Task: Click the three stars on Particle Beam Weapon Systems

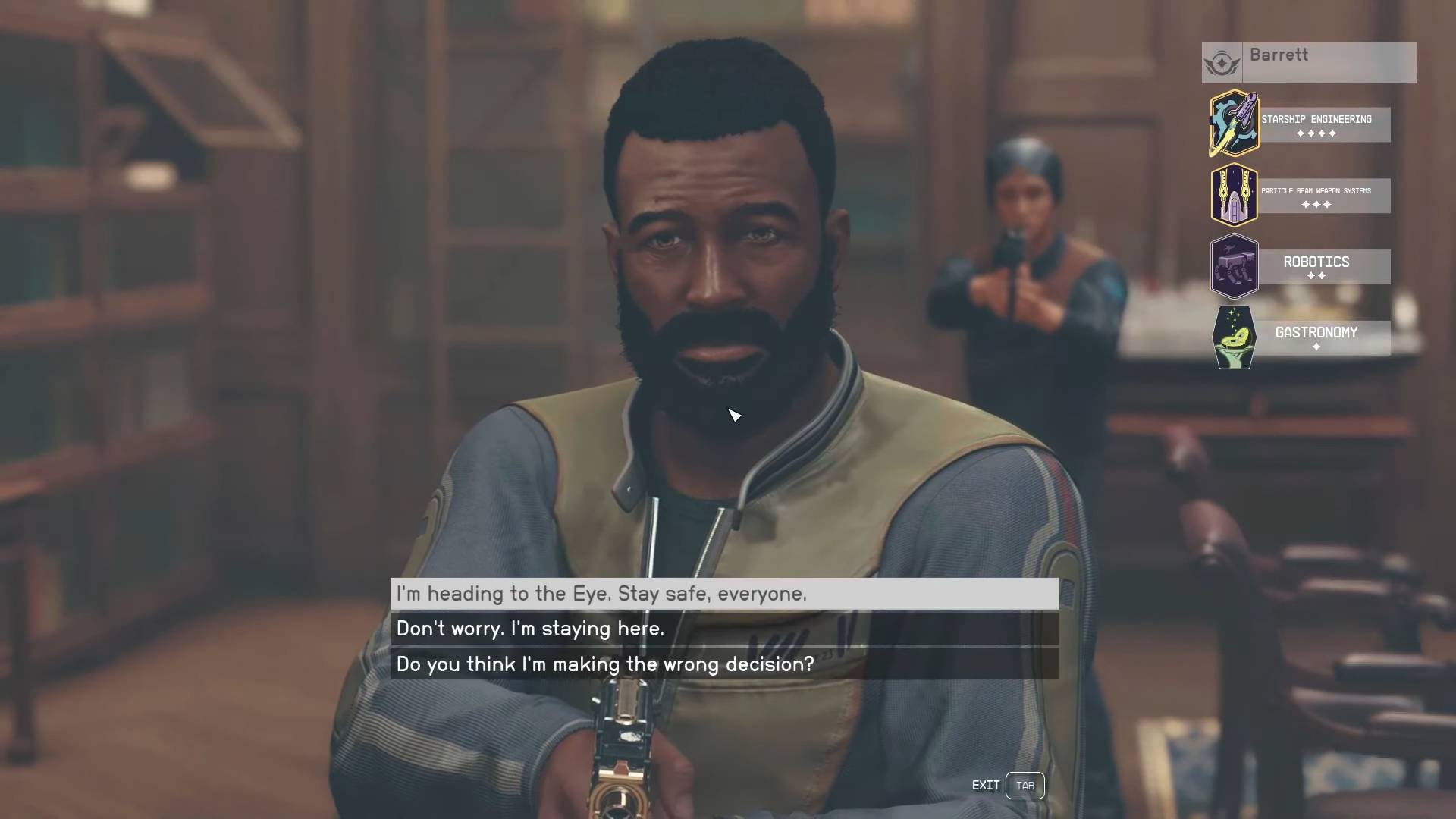Action: pos(1317,203)
